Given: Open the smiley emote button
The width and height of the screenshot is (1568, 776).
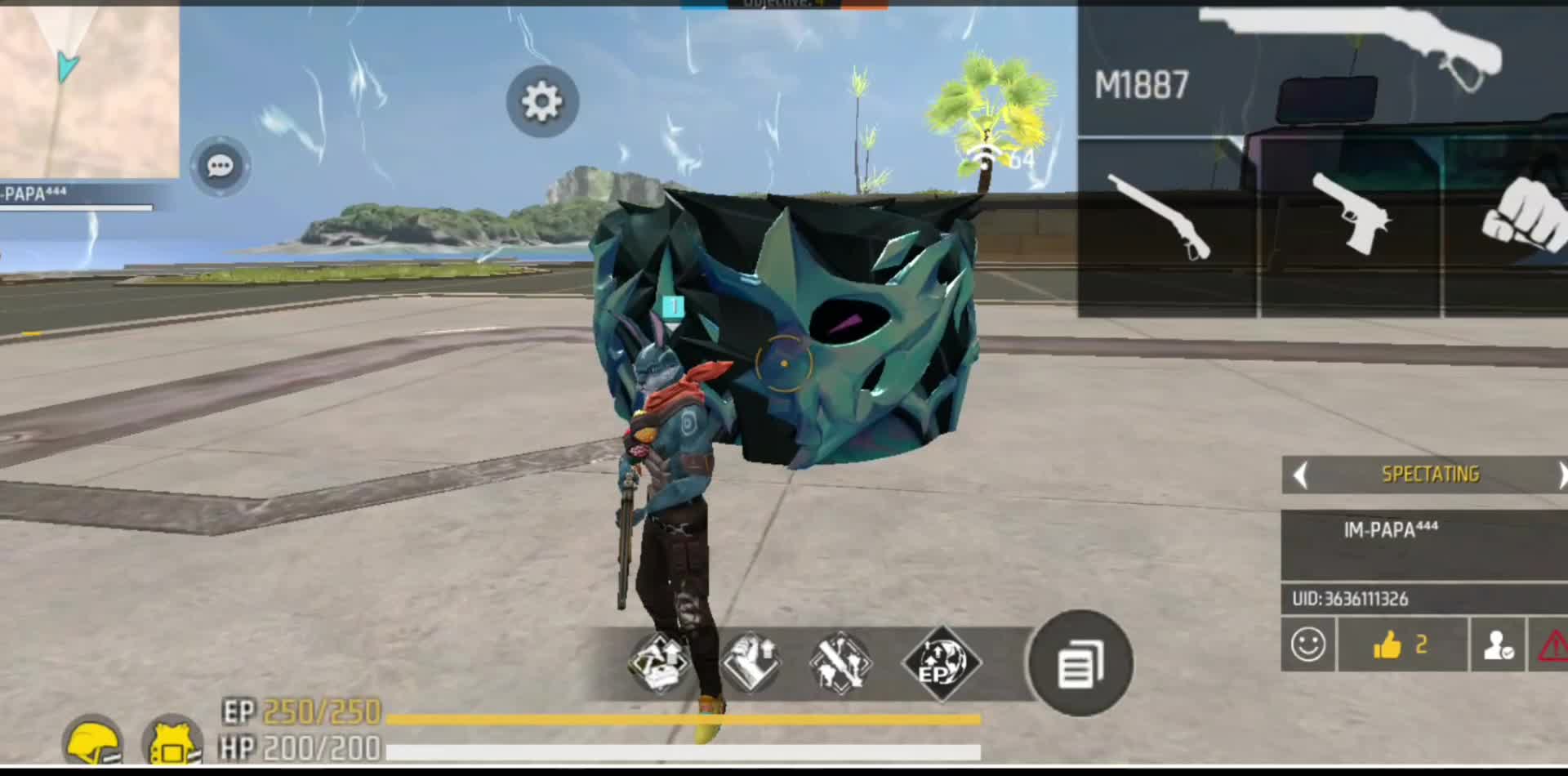Looking at the screenshot, I should pyautogui.click(x=1307, y=644).
